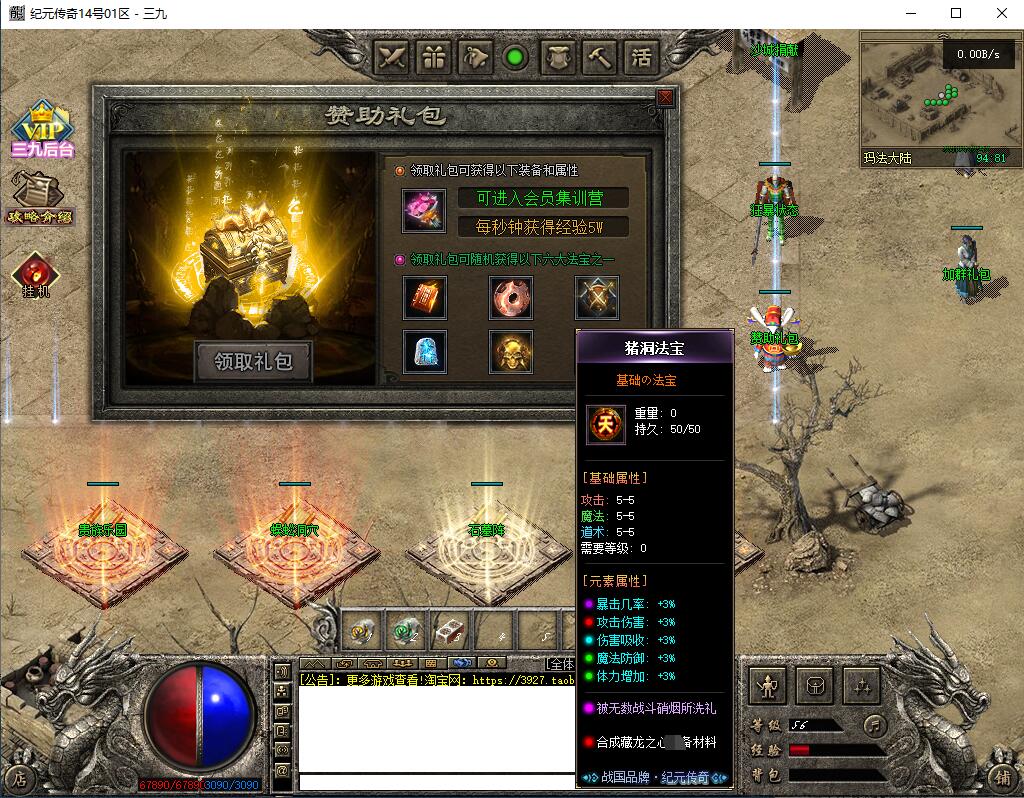
Task: Close the 赞助礼包 sponsor window
Action: point(665,97)
